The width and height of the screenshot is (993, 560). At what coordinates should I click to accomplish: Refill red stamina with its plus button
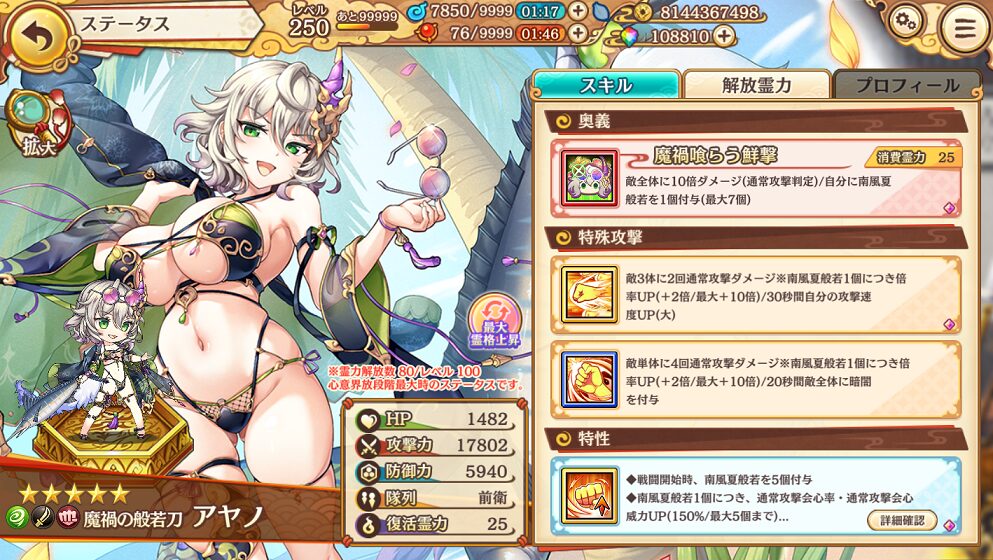pos(577,34)
